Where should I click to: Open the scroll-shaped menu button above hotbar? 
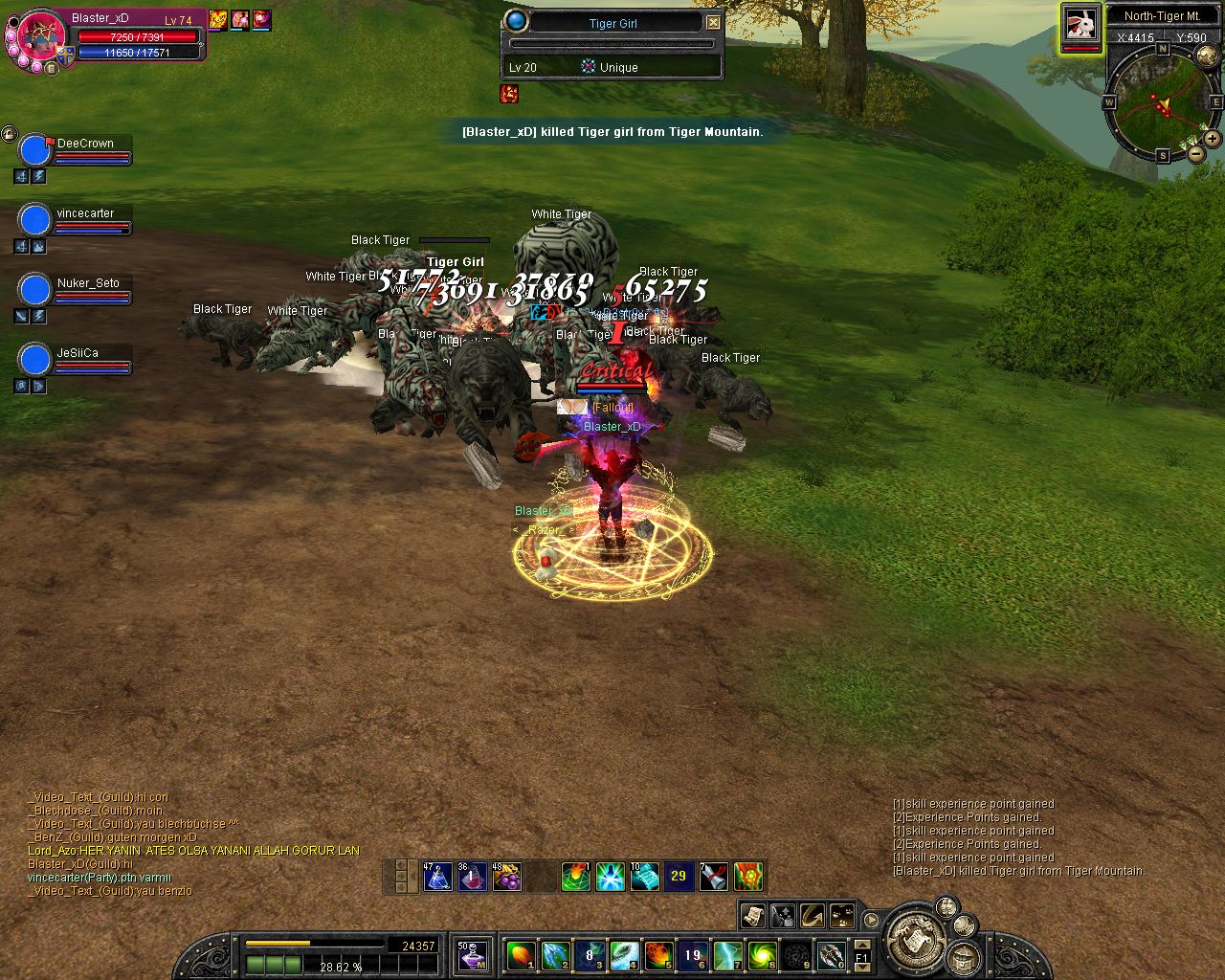point(753,916)
